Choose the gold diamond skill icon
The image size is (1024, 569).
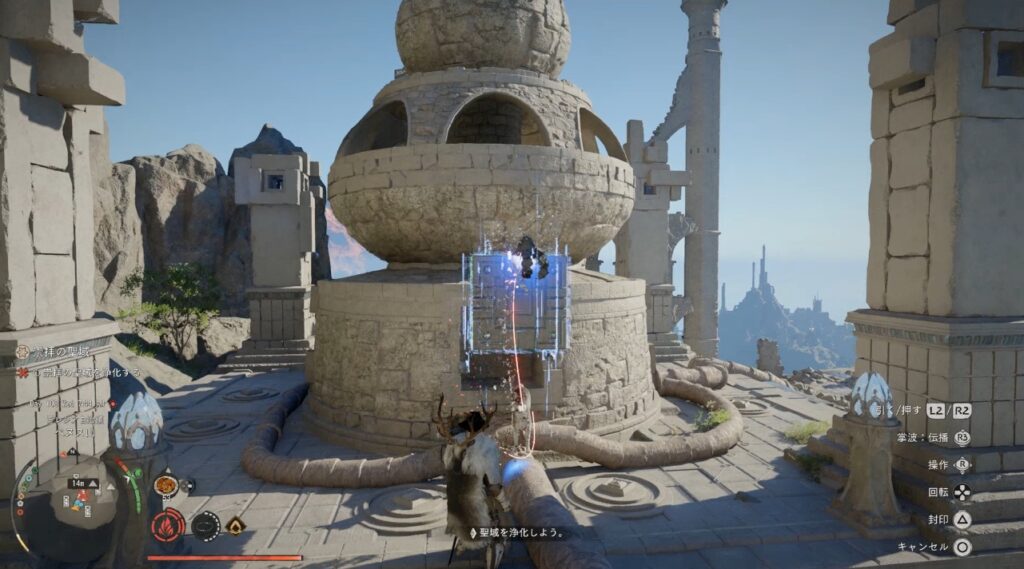coord(236,525)
